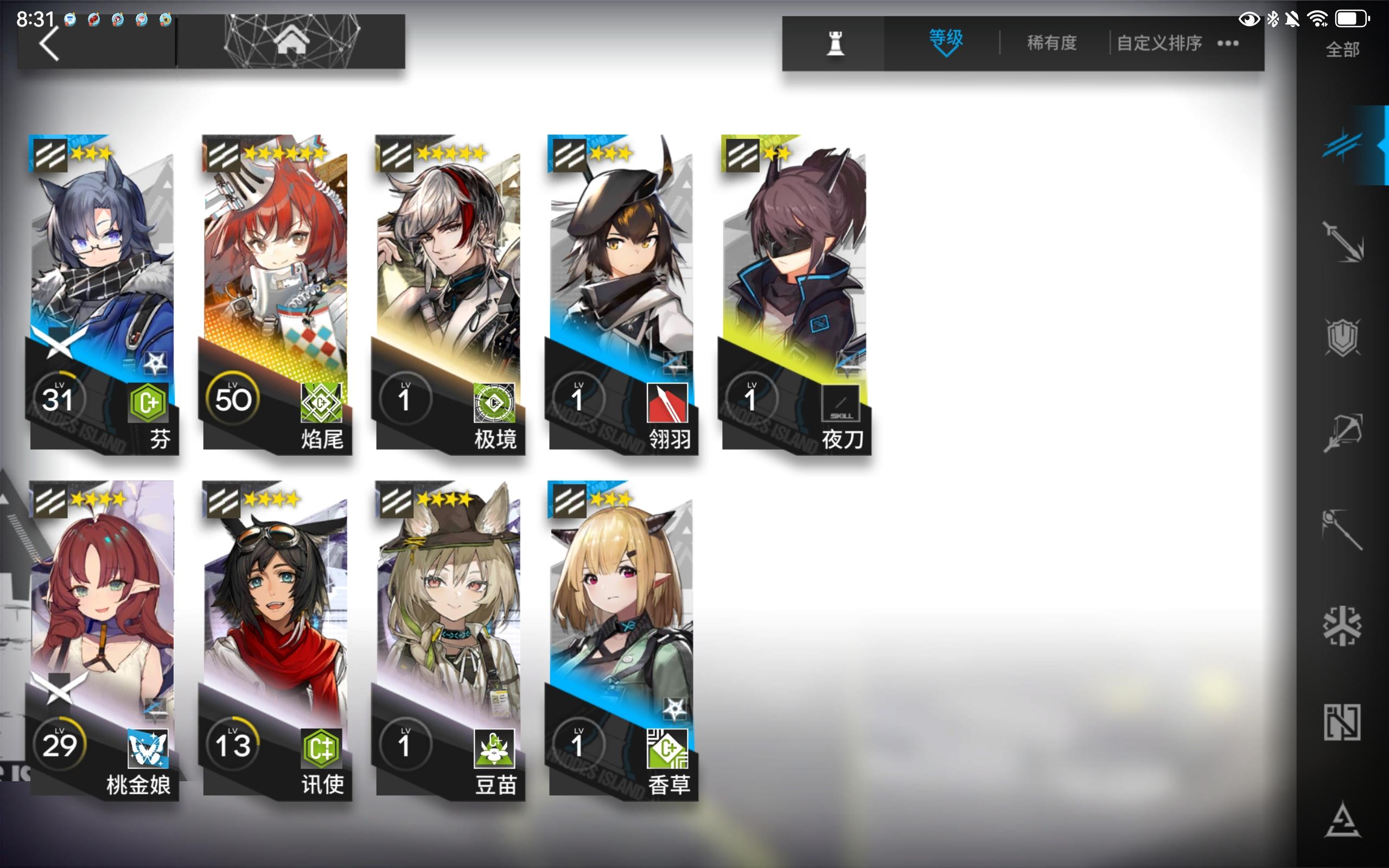This screenshot has height=868, width=1389.
Task: Open the 全部 filter dropdown
Action: pos(1342,50)
